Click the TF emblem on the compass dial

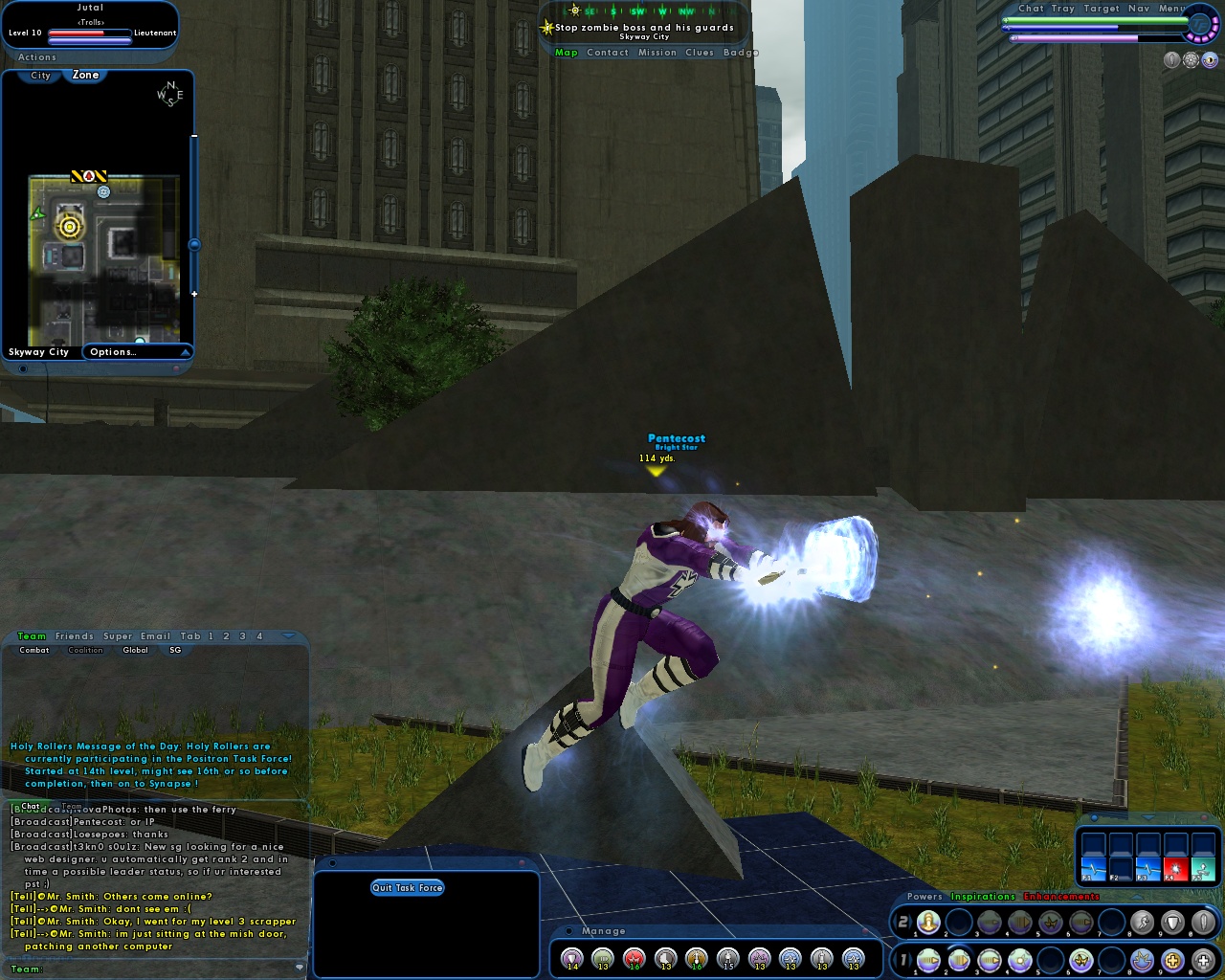click(1200, 25)
